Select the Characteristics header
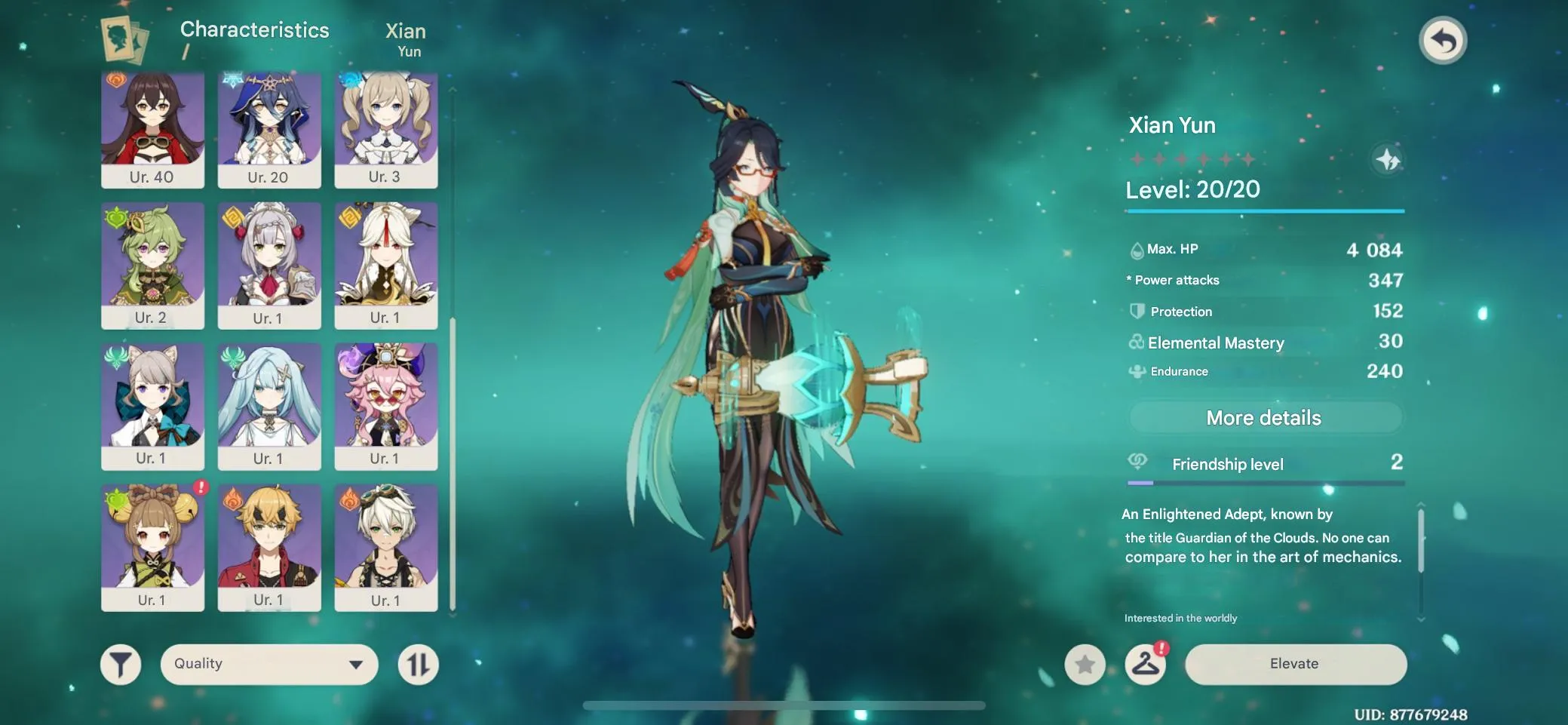Screen dimensions: 1568x725 click(x=254, y=30)
